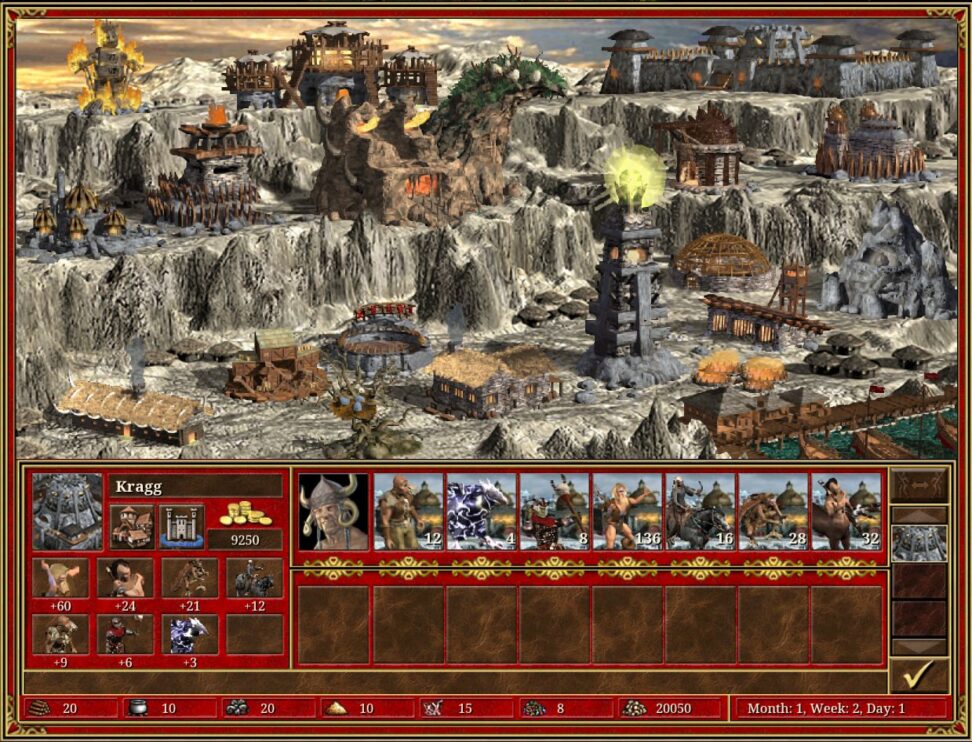Exit the town with the checkmark button
The image size is (972, 742).
click(919, 676)
